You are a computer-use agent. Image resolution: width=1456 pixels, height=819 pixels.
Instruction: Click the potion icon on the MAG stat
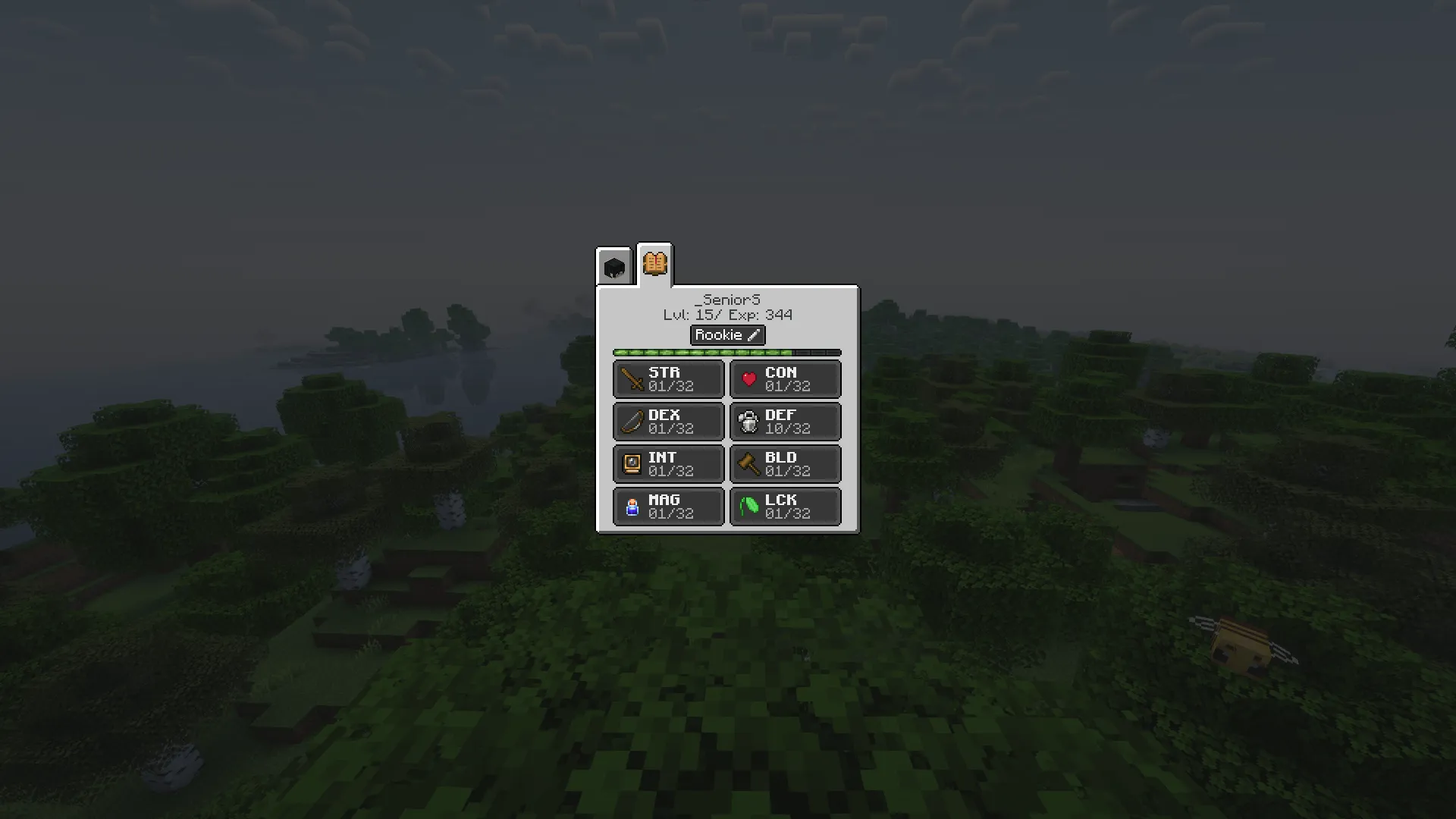632,507
